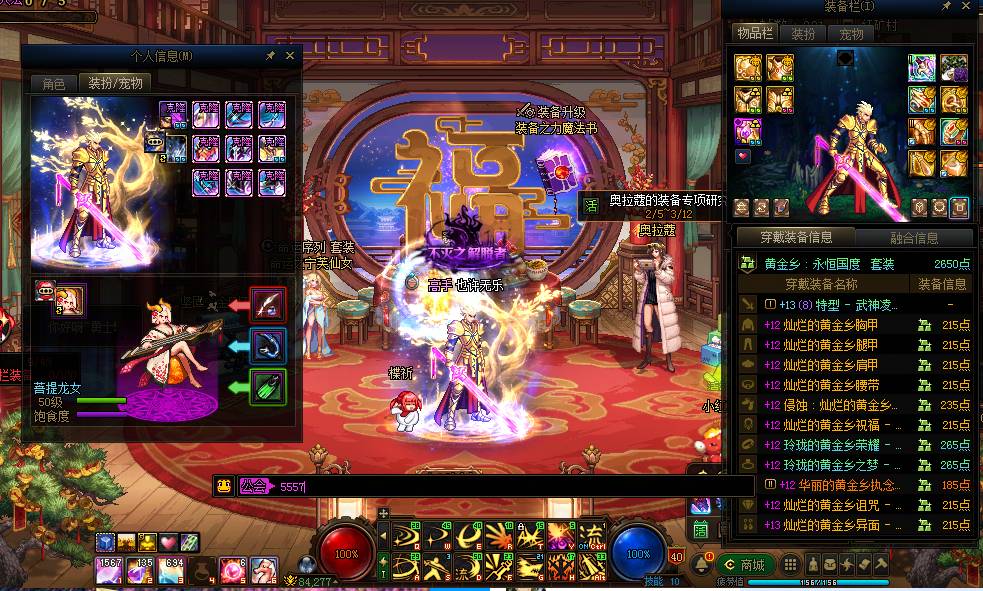The width and height of the screenshot is (983, 591).
Task: Switch to the 角色 tab
Action: click(x=54, y=83)
